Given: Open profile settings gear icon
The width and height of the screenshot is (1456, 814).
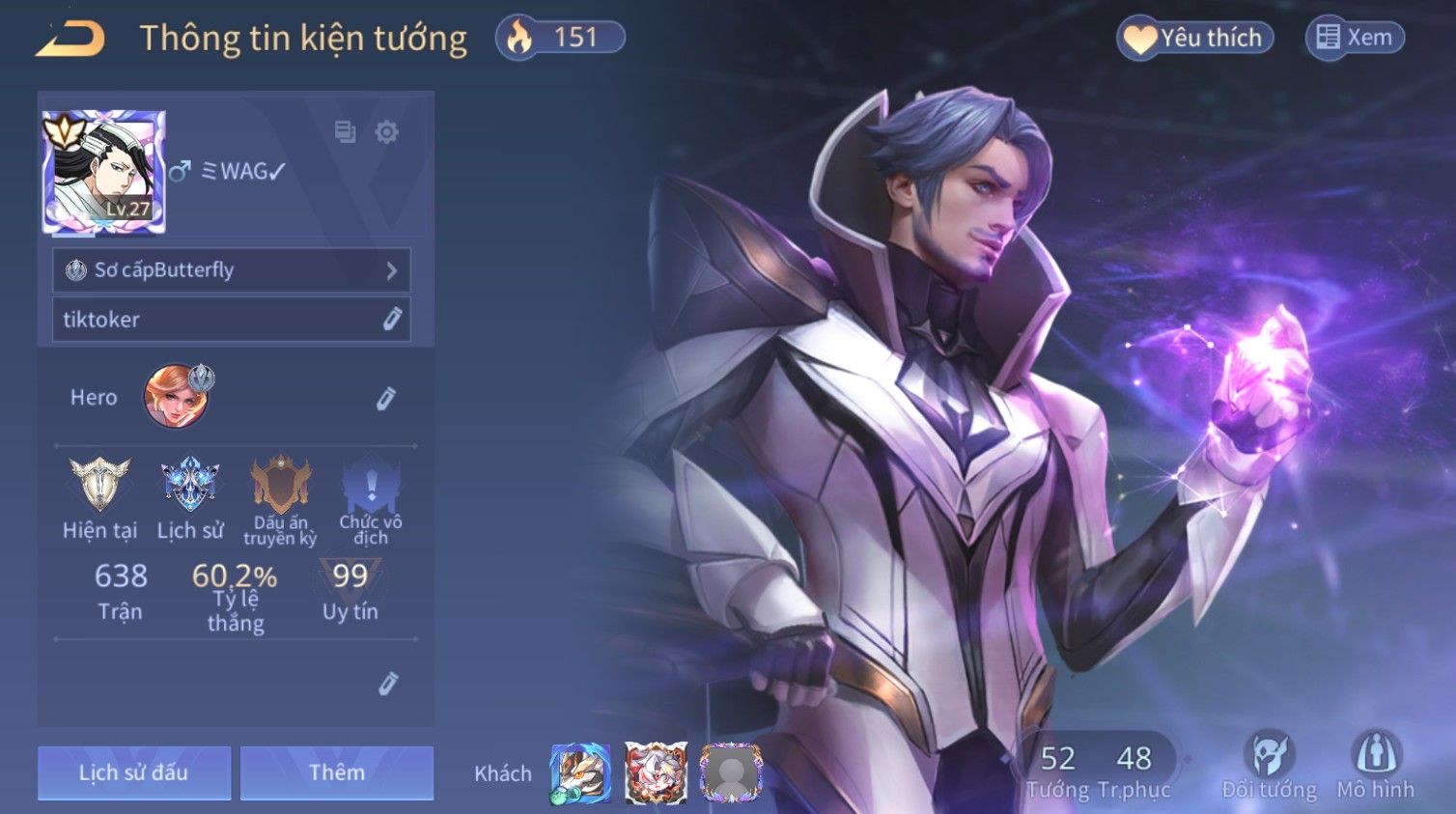Looking at the screenshot, I should click(386, 131).
